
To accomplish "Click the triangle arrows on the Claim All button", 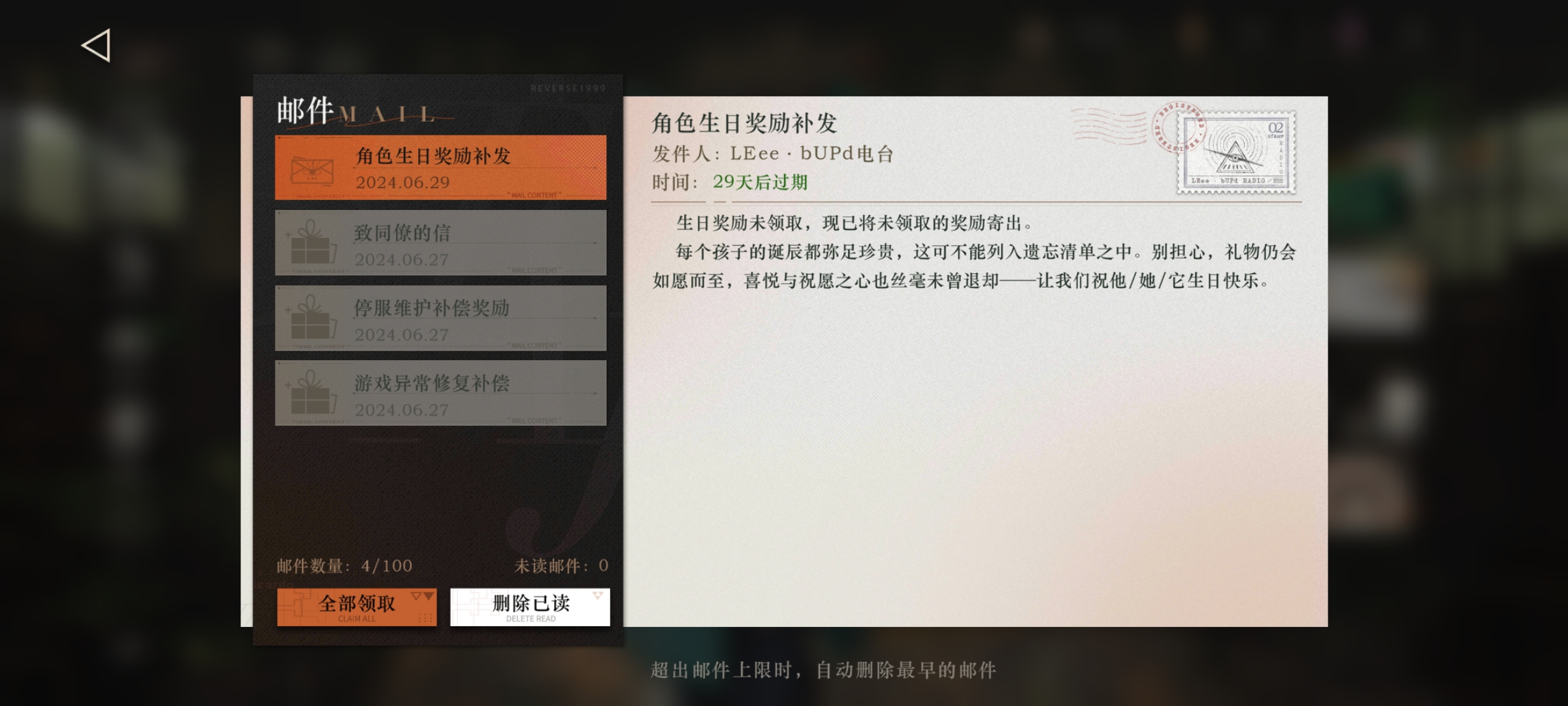I will (422, 594).
